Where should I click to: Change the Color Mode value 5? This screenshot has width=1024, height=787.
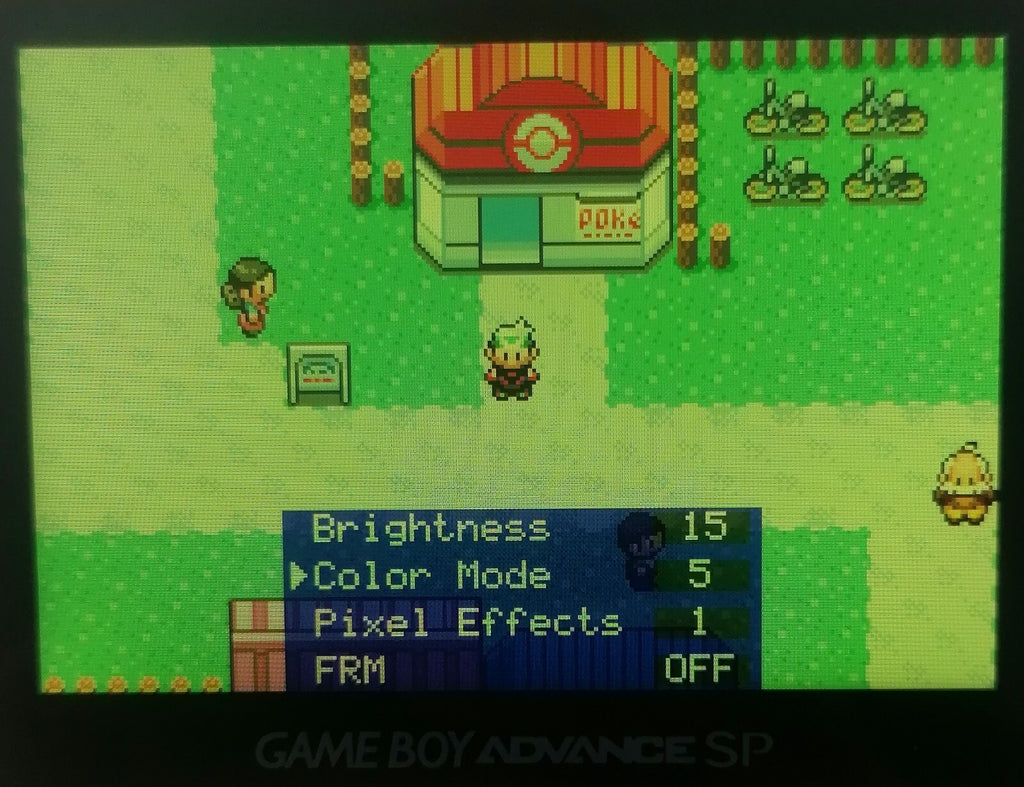(700, 575)
